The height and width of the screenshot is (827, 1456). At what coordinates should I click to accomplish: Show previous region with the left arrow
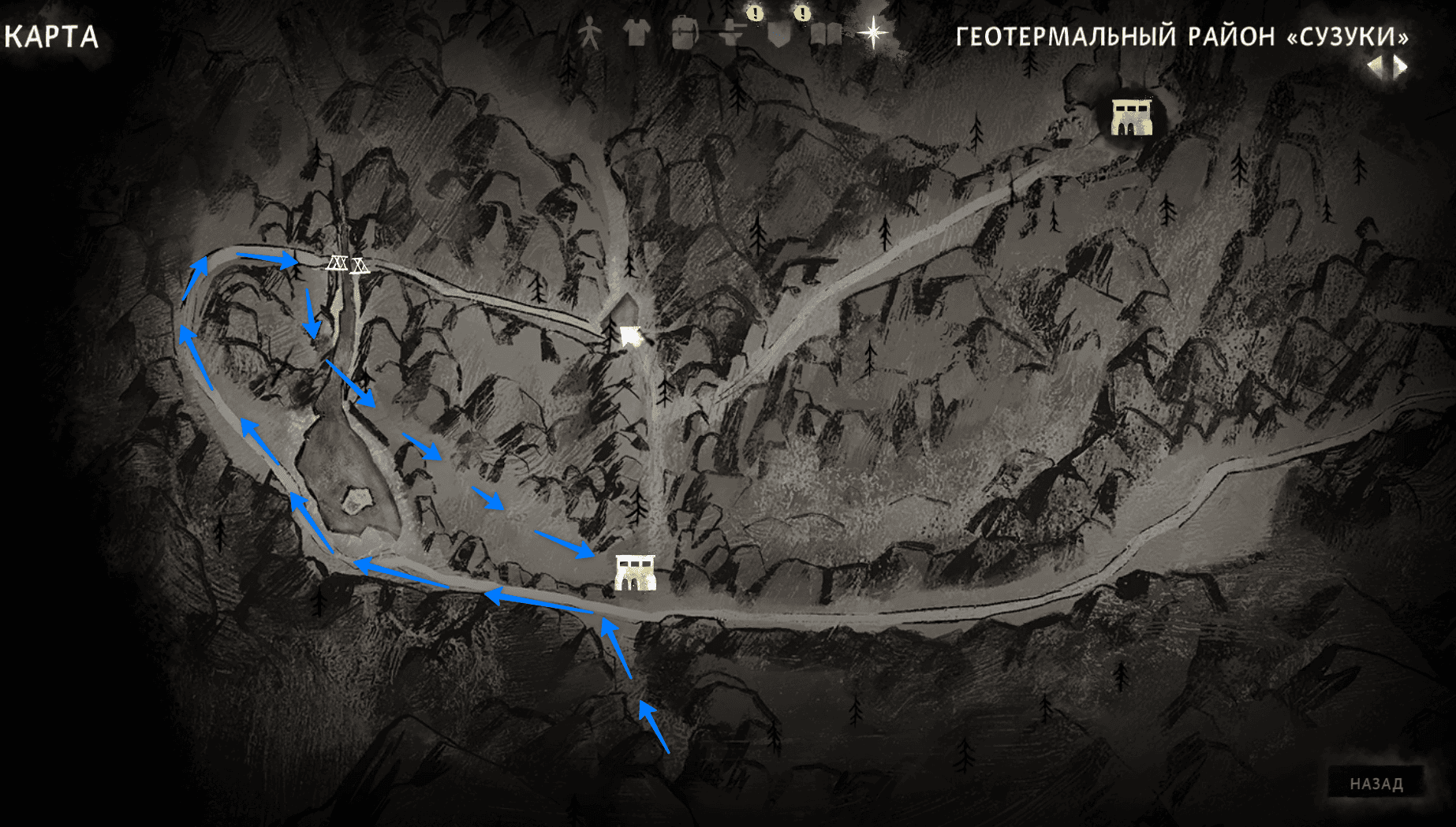click(1375, 67)
